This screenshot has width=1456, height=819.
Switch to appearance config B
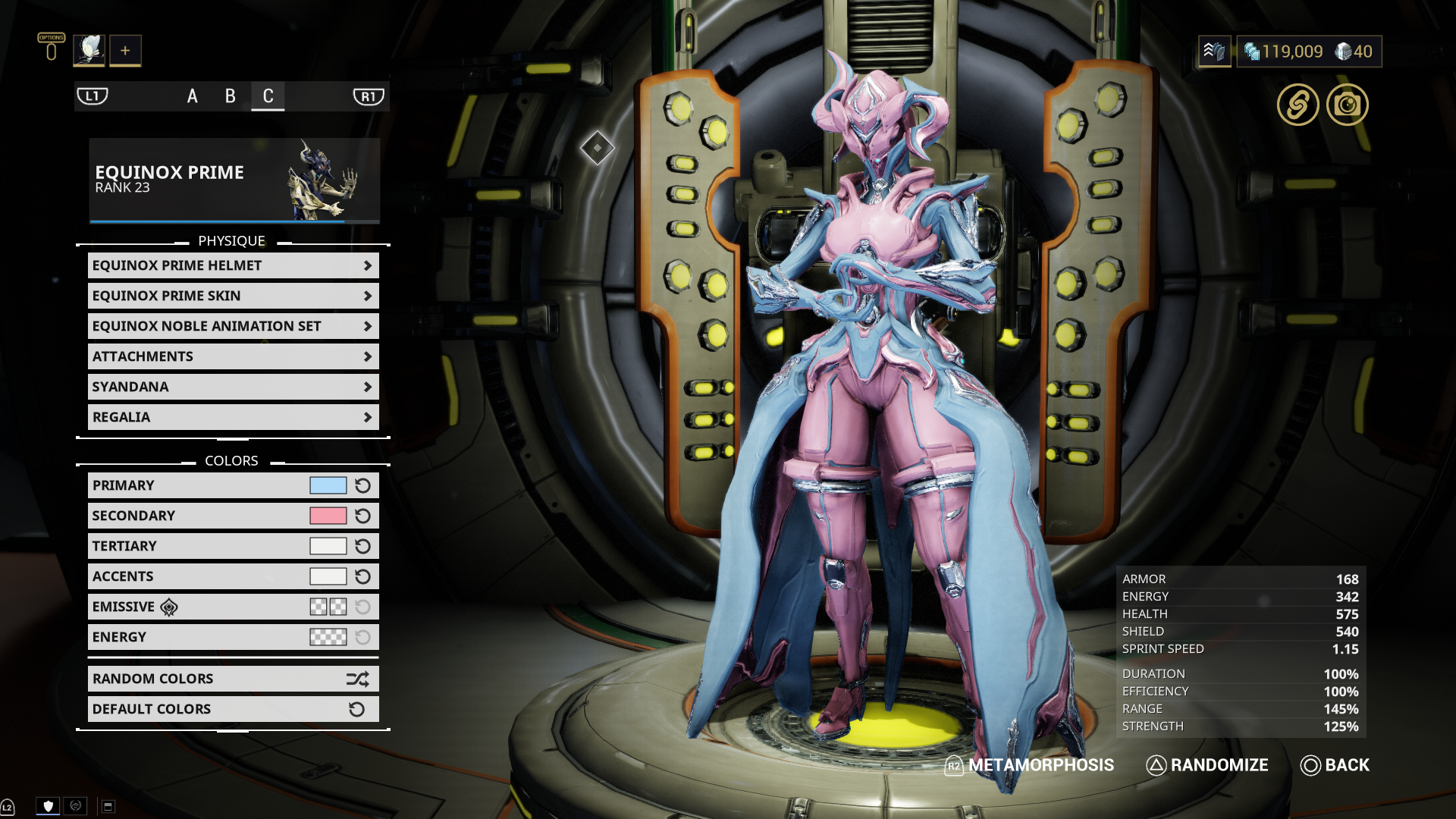point(231,96)
